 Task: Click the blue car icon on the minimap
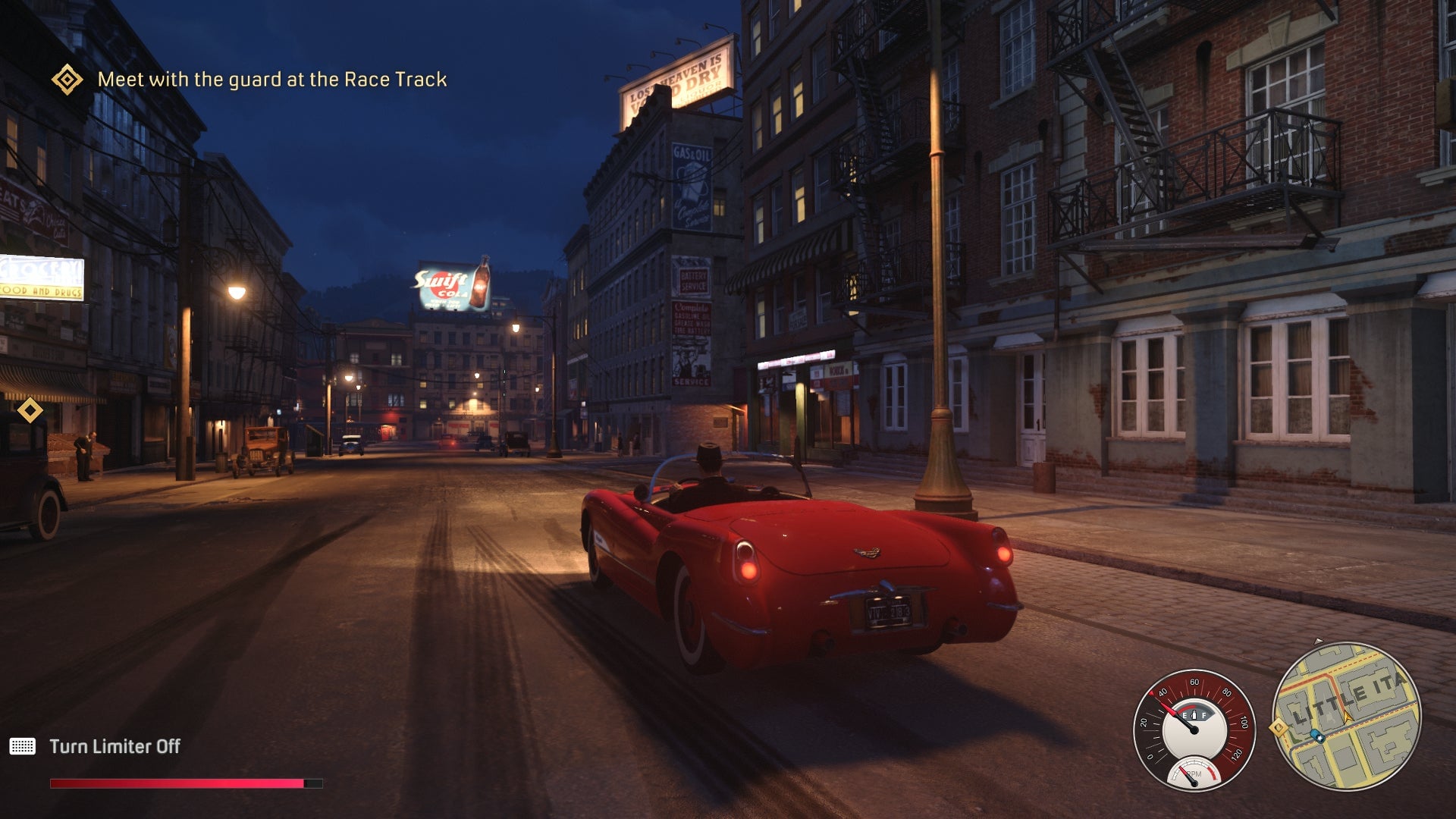1318,737
